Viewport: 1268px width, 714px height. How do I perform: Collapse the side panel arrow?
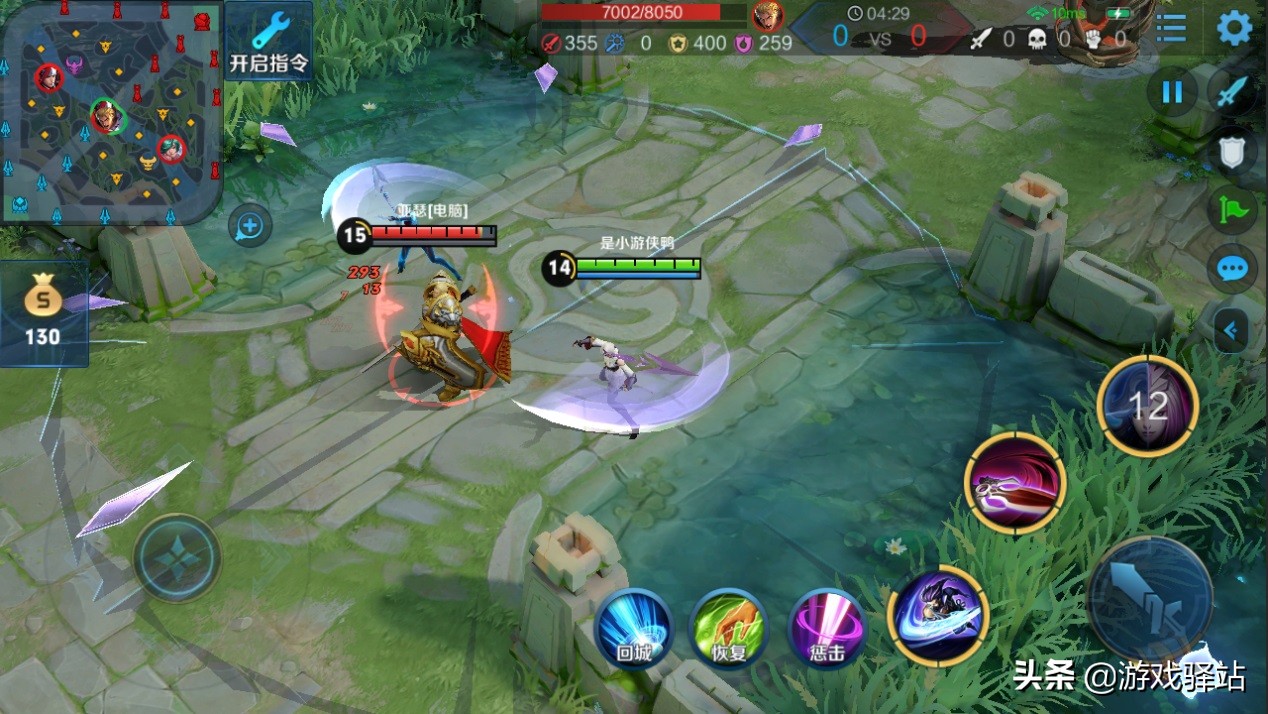tap(1231, 329)
